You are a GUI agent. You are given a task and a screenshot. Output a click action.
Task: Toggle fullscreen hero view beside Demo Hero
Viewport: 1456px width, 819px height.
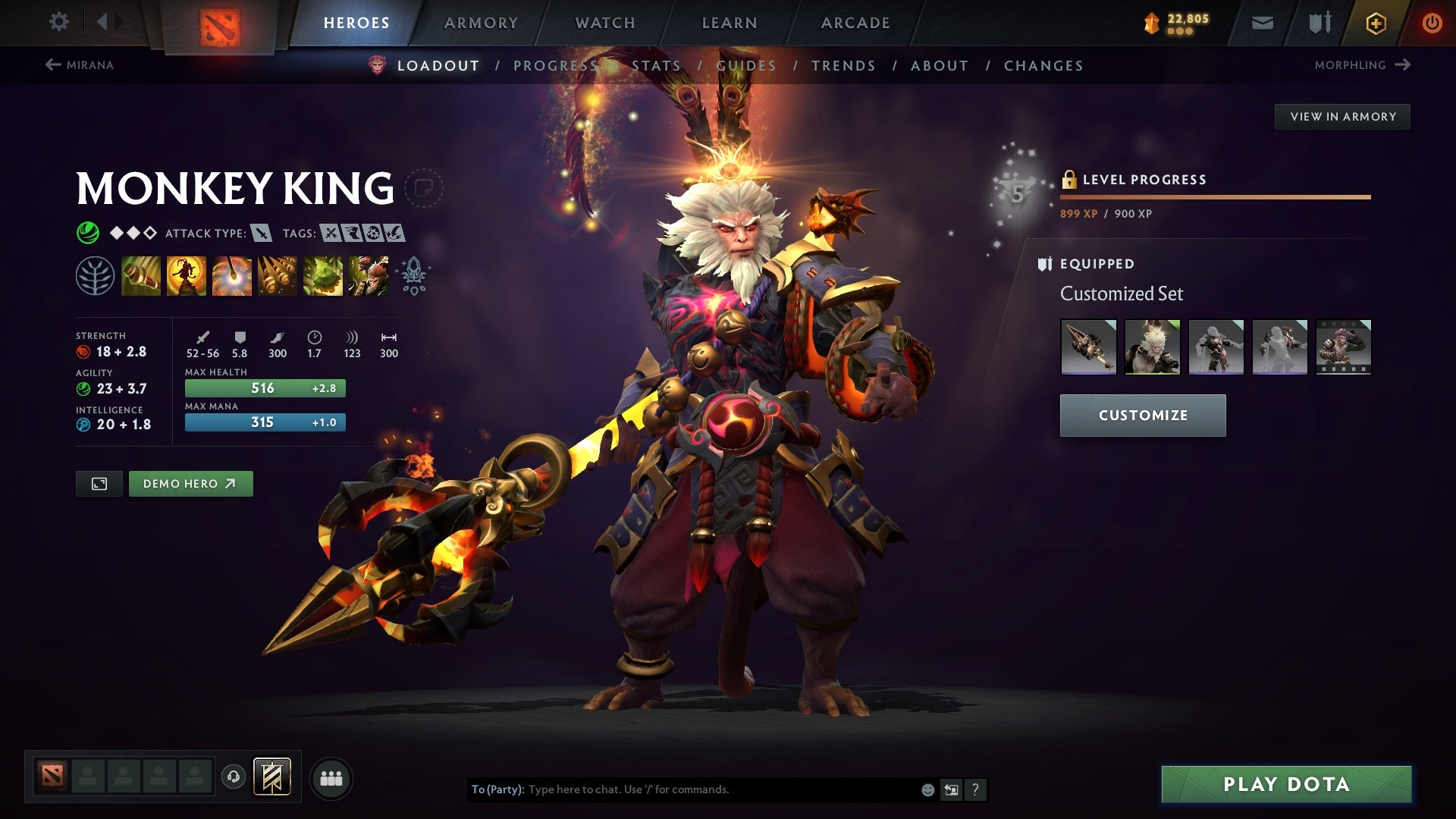pyautogui.click(x=99, y=483)
